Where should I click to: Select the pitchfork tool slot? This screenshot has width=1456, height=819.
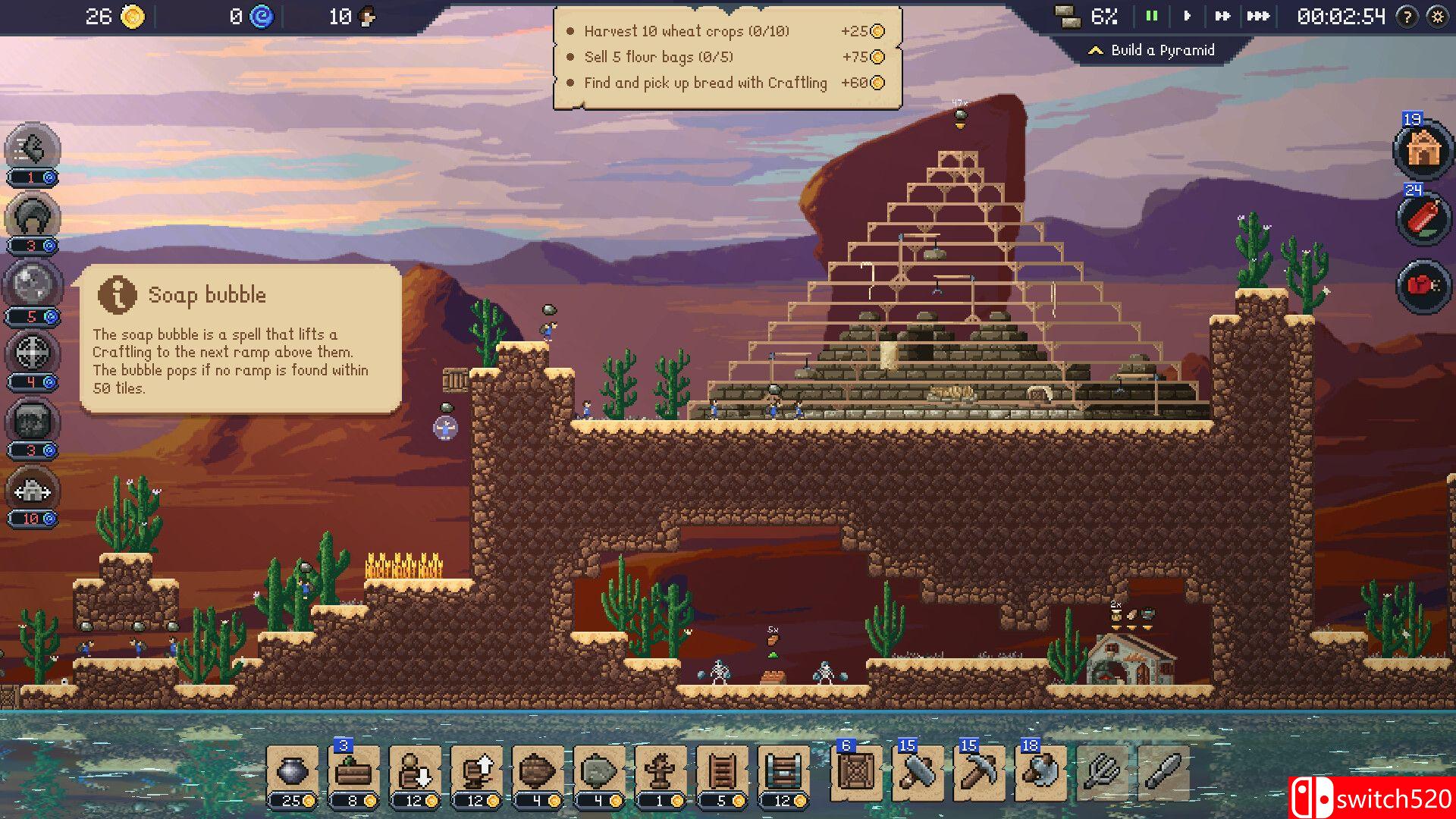(1102, 772)
